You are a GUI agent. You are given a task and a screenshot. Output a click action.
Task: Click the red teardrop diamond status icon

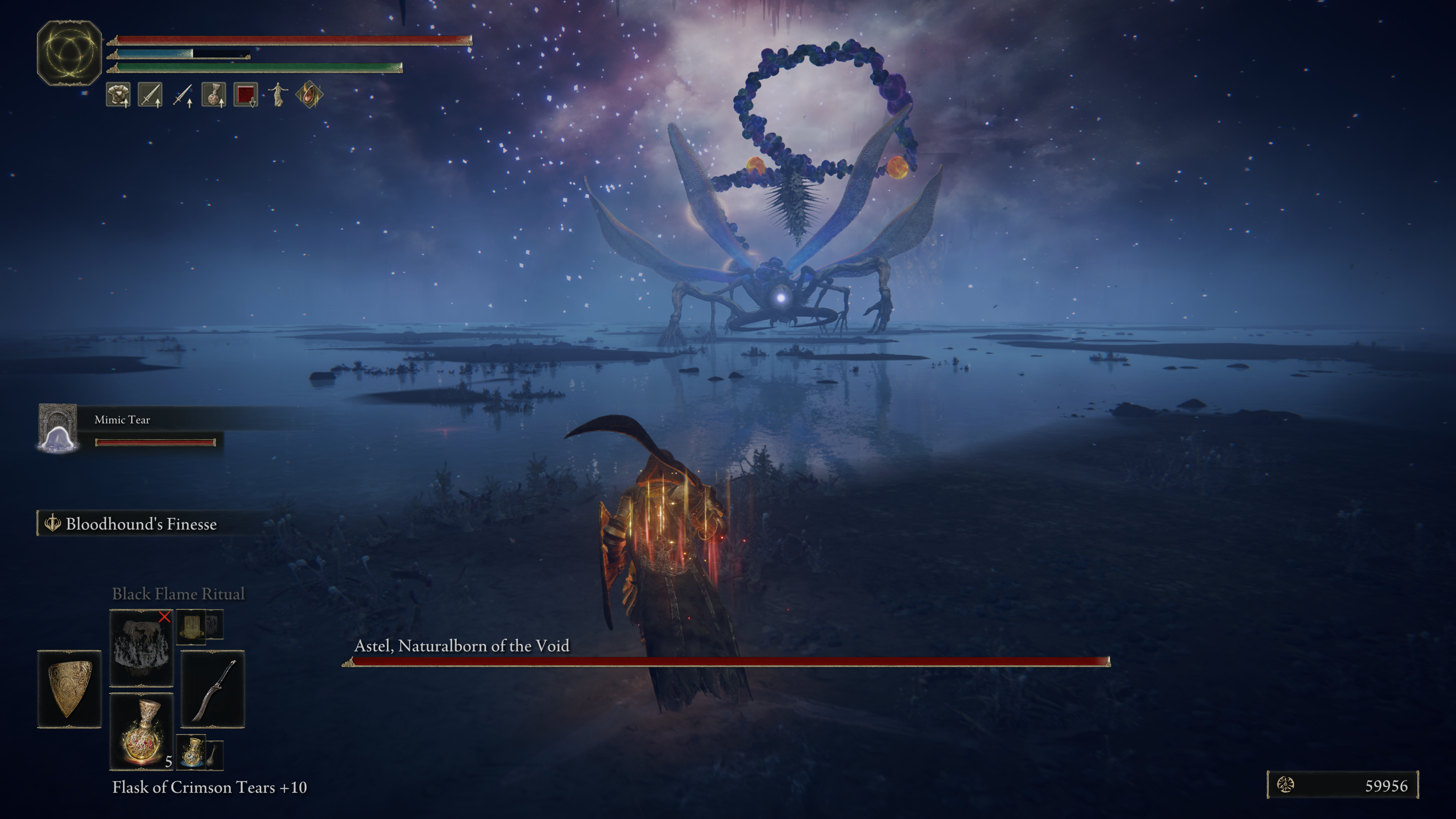click(x=309, y=94)
